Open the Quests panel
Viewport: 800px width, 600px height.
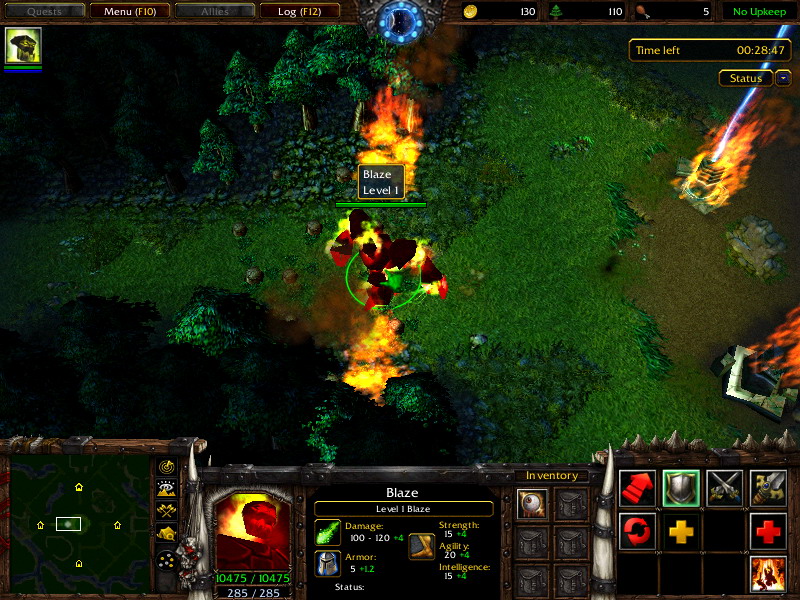click(43, 12)
